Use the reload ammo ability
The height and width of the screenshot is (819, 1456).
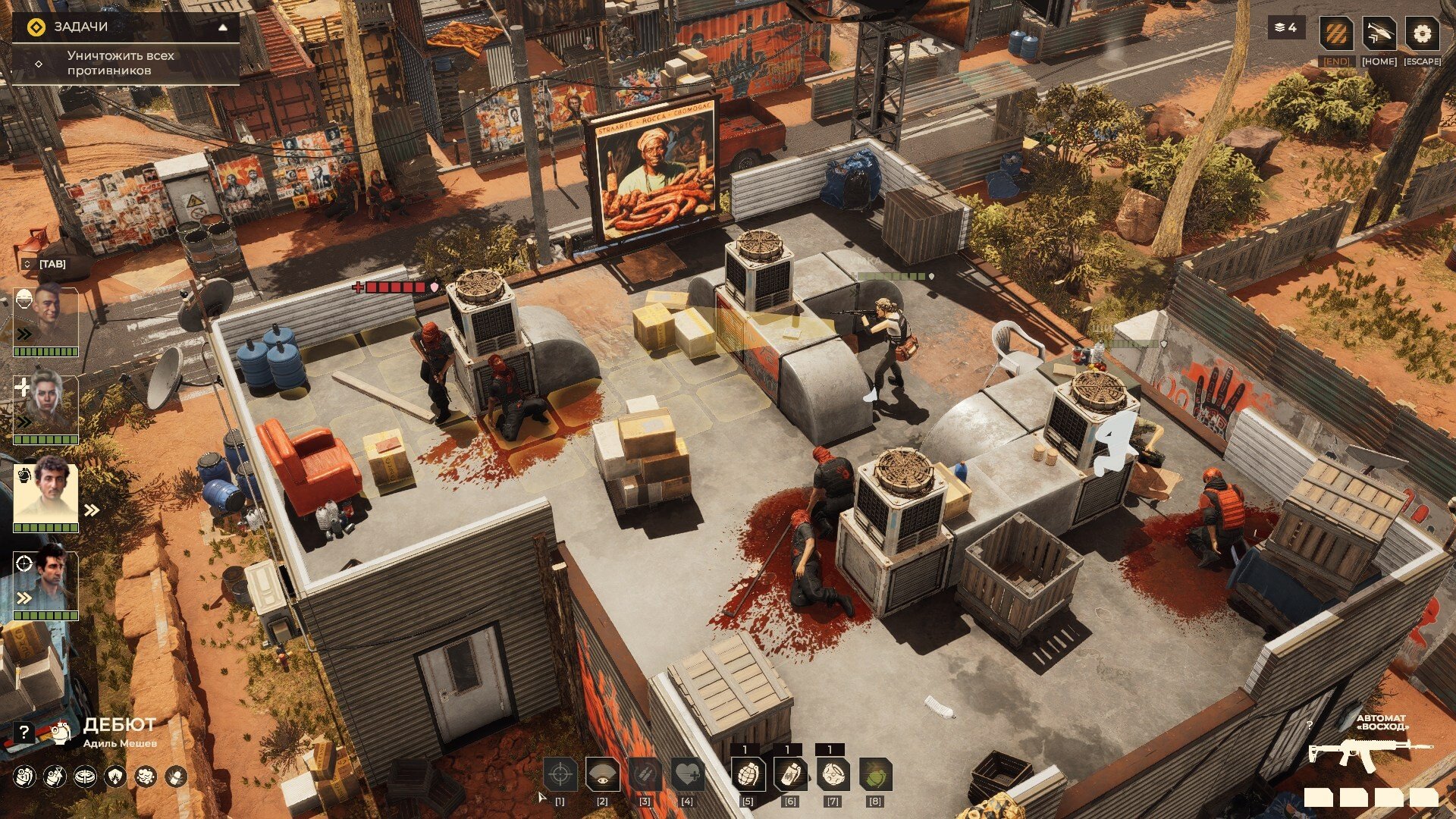[x=645, y=775]
